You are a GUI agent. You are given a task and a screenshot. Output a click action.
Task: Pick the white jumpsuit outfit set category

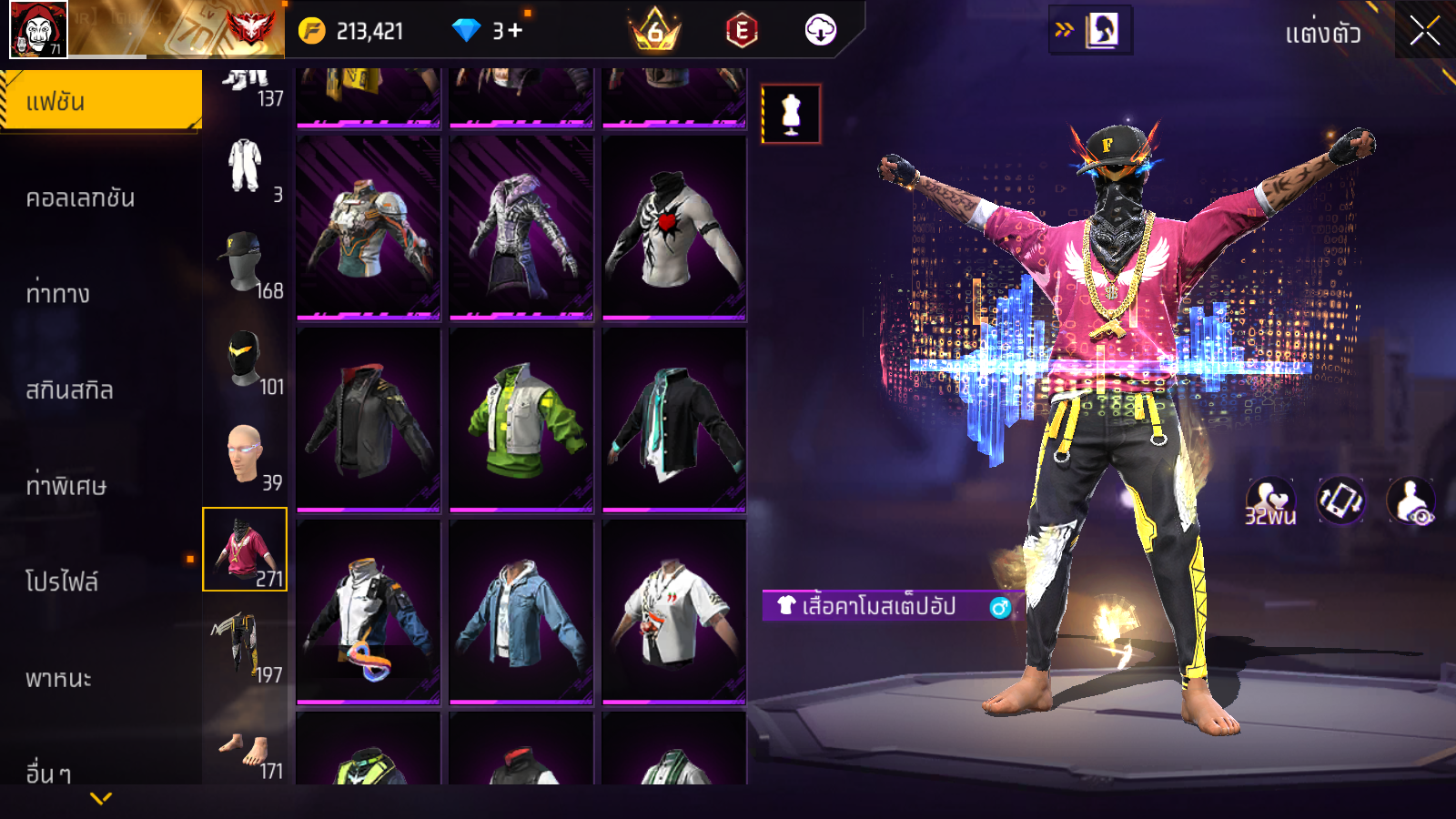pos(245,167)
